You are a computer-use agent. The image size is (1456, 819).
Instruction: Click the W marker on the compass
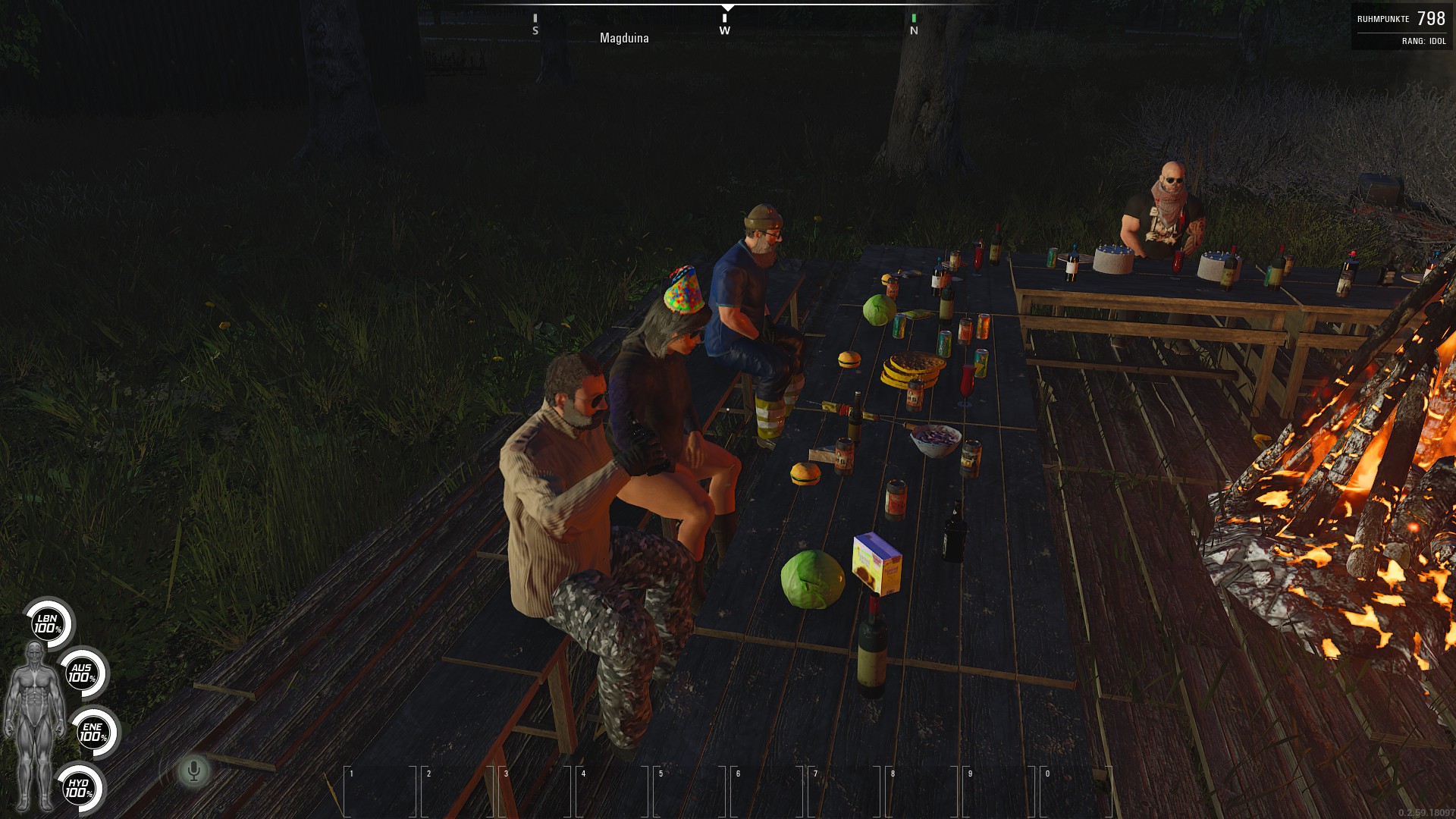pos(726,31)
